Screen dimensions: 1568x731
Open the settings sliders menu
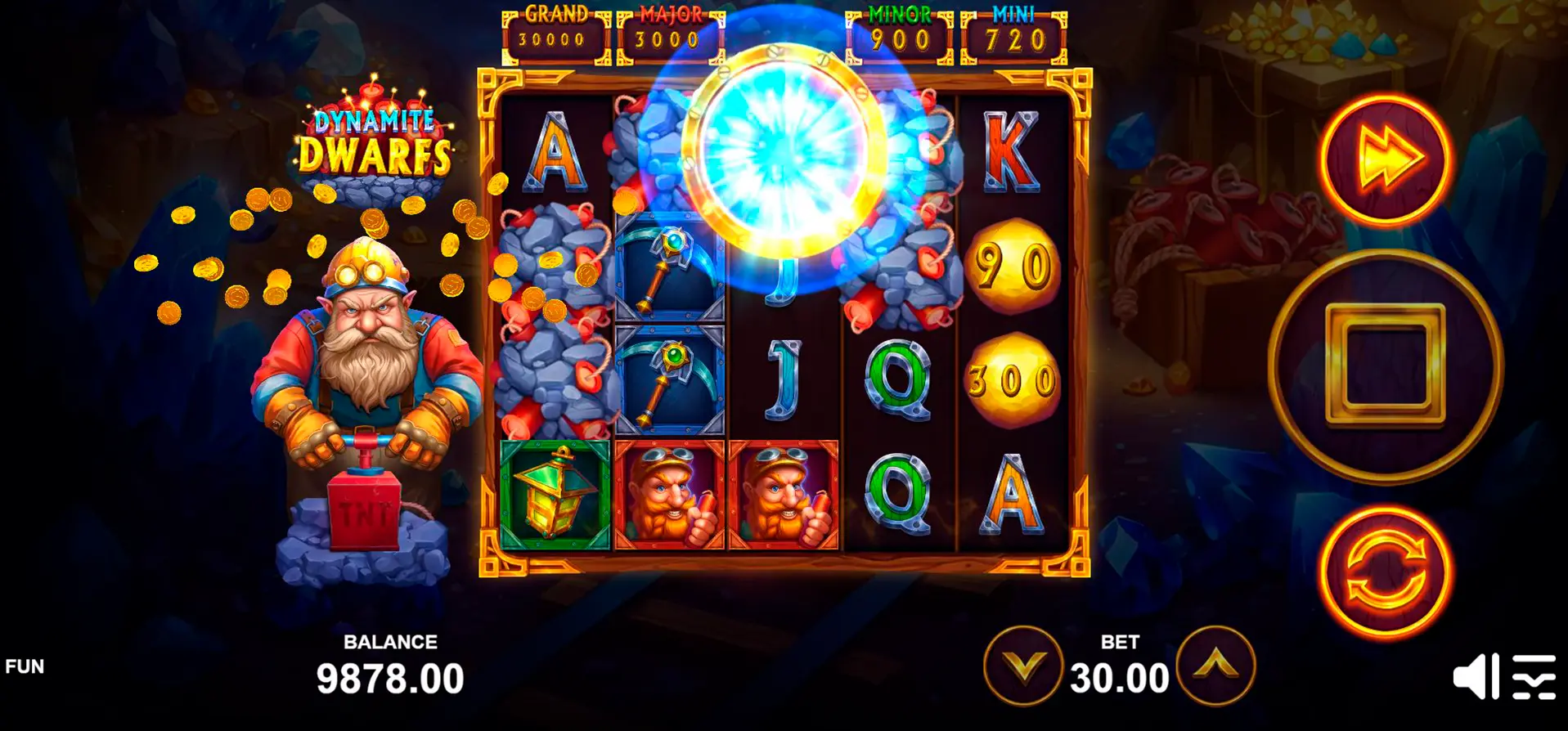[1533, 677]
